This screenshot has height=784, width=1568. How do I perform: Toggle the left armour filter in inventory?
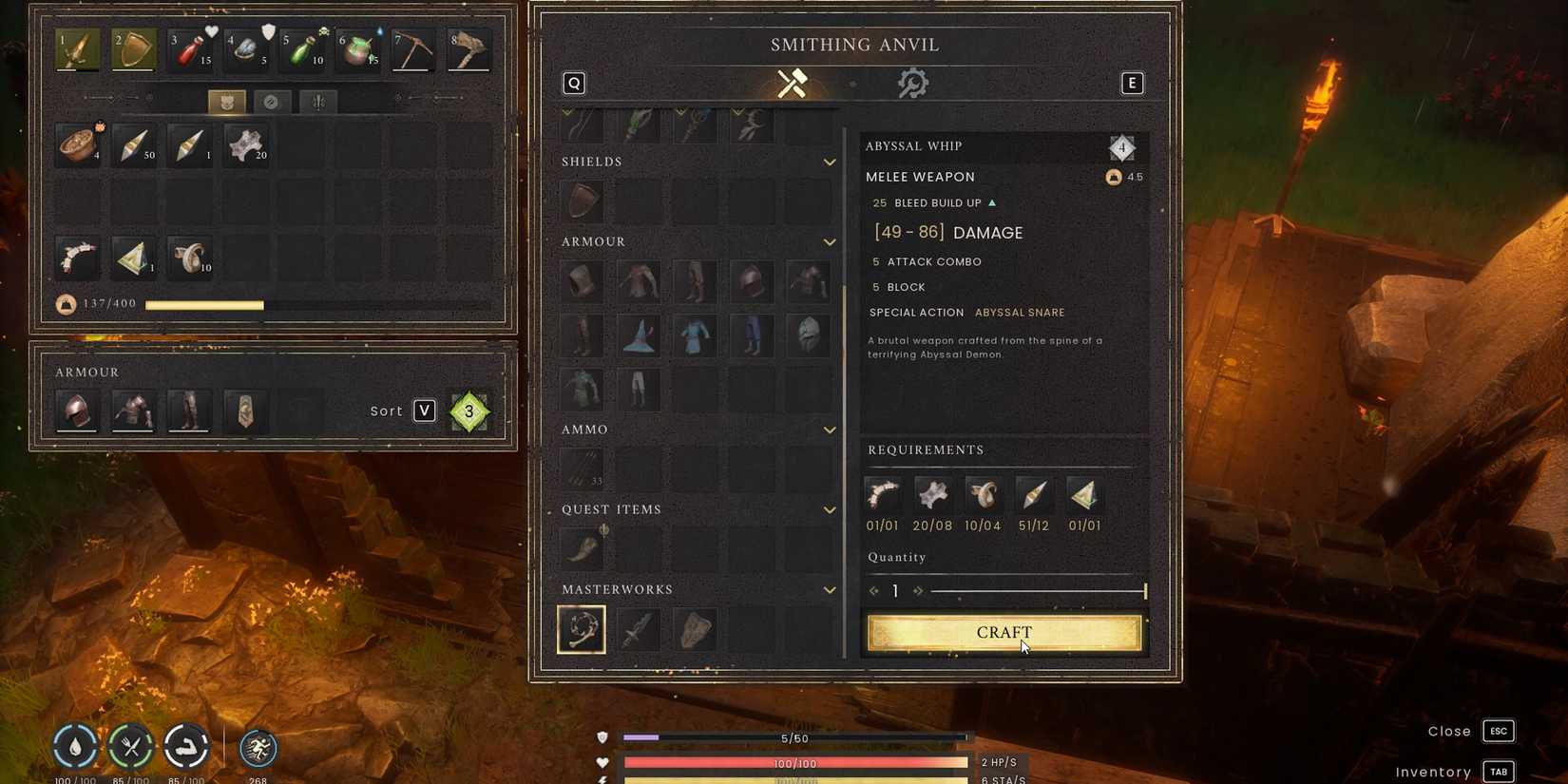coord(225,102)
